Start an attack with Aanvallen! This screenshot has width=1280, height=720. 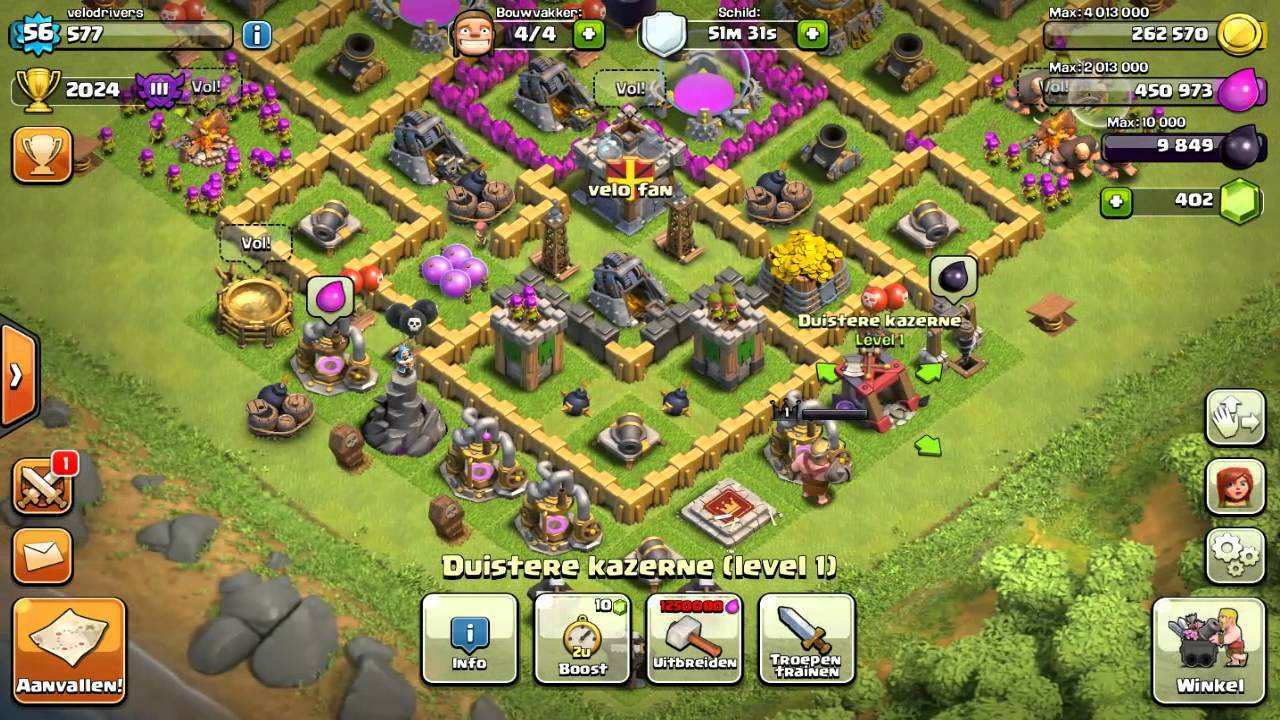point(70,650)
